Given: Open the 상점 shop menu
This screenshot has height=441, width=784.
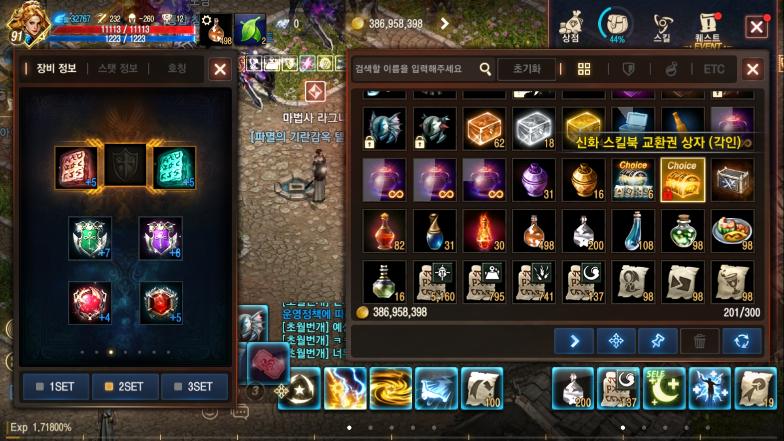Looking at the screenshot, I should point(571,24).
